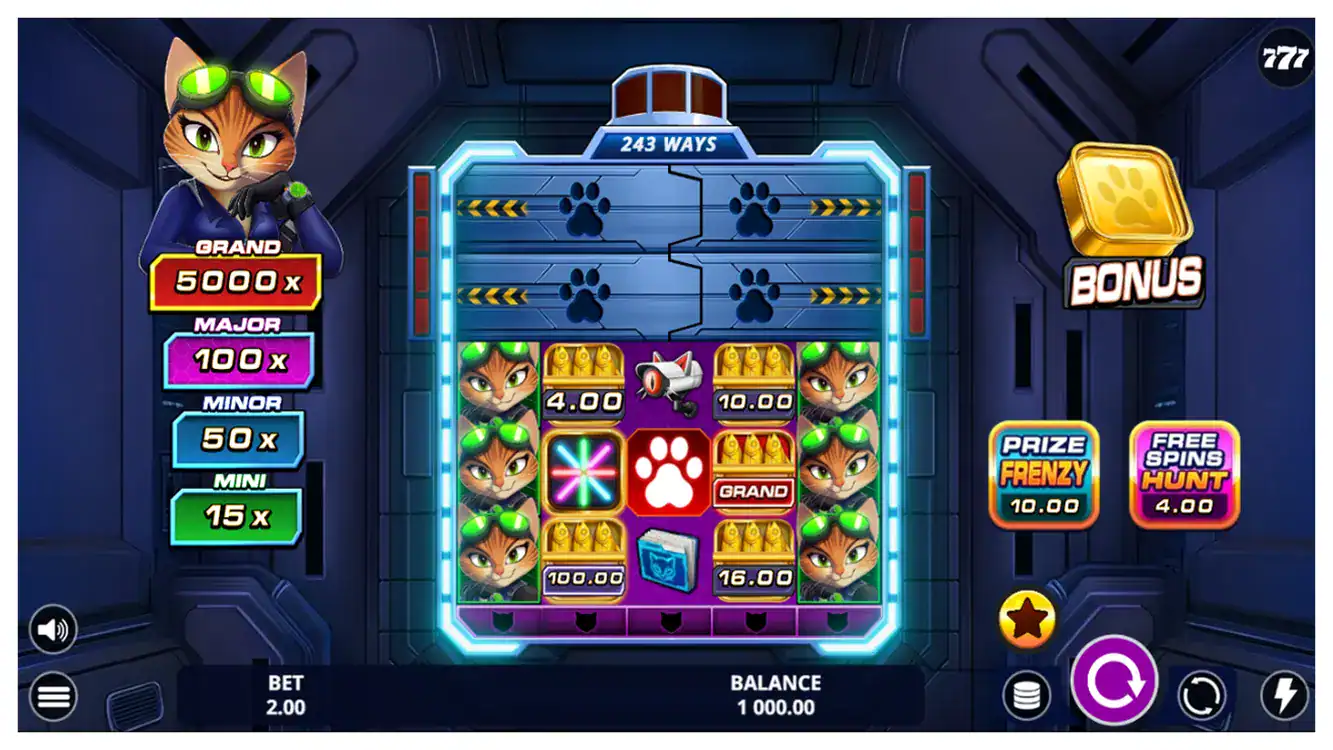The width and height of the screenshot is (1333, 750).
Task: Enable turbo mode with the lightning bolt
Action: point(1284,695)
